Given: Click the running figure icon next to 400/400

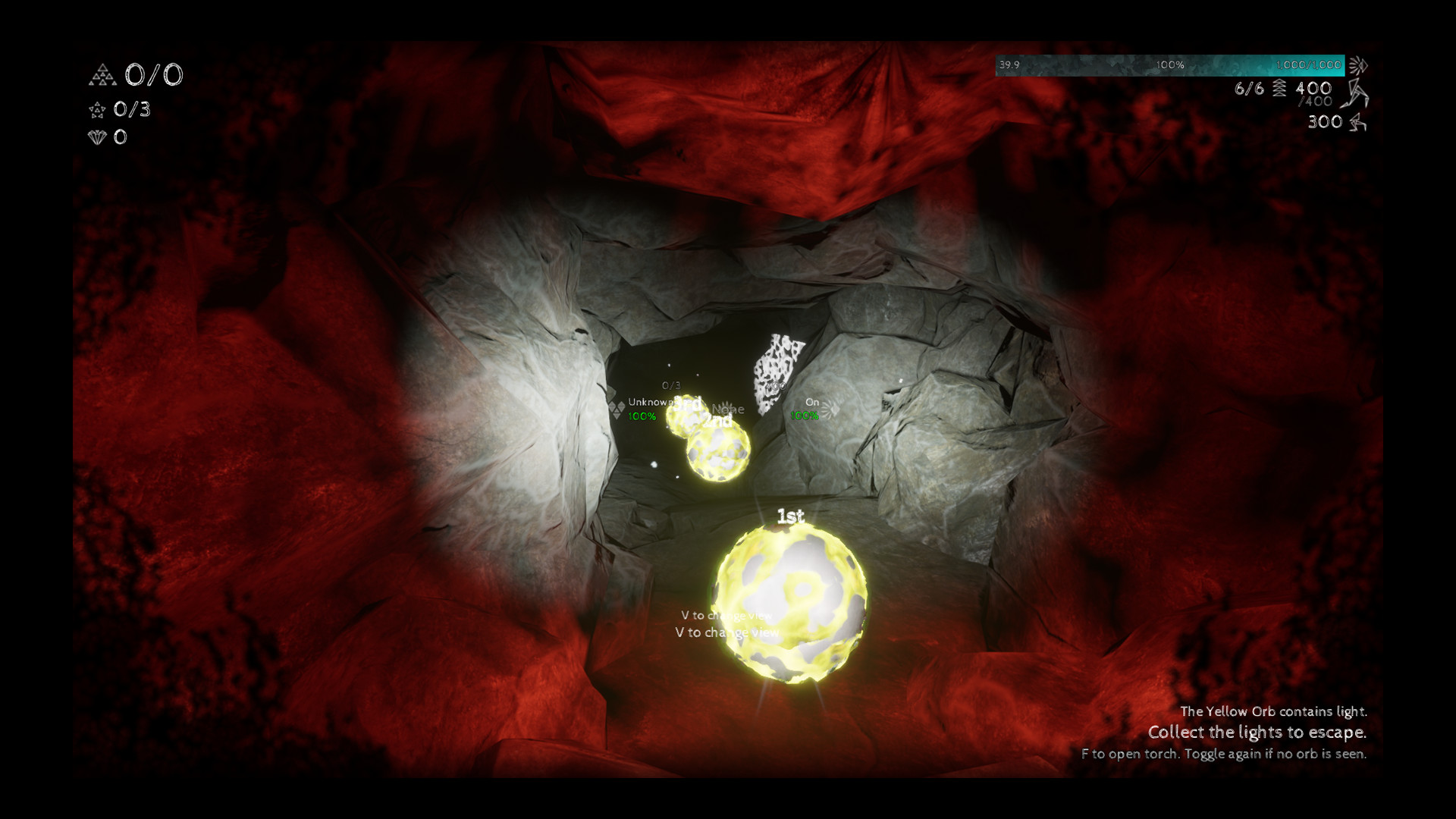Looking at the screenshot, I should 1355,94.
